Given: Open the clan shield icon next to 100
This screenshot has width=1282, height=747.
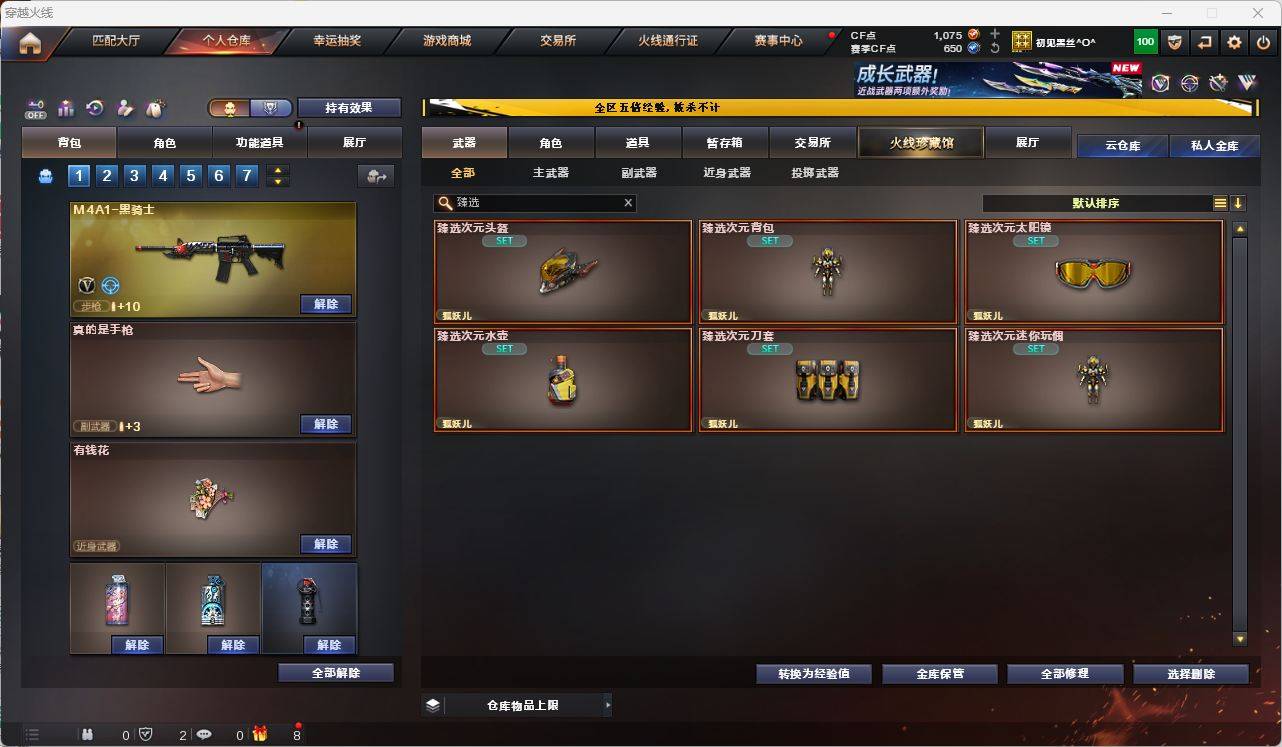Looking at the screenshot, I should click(1175, 42).
